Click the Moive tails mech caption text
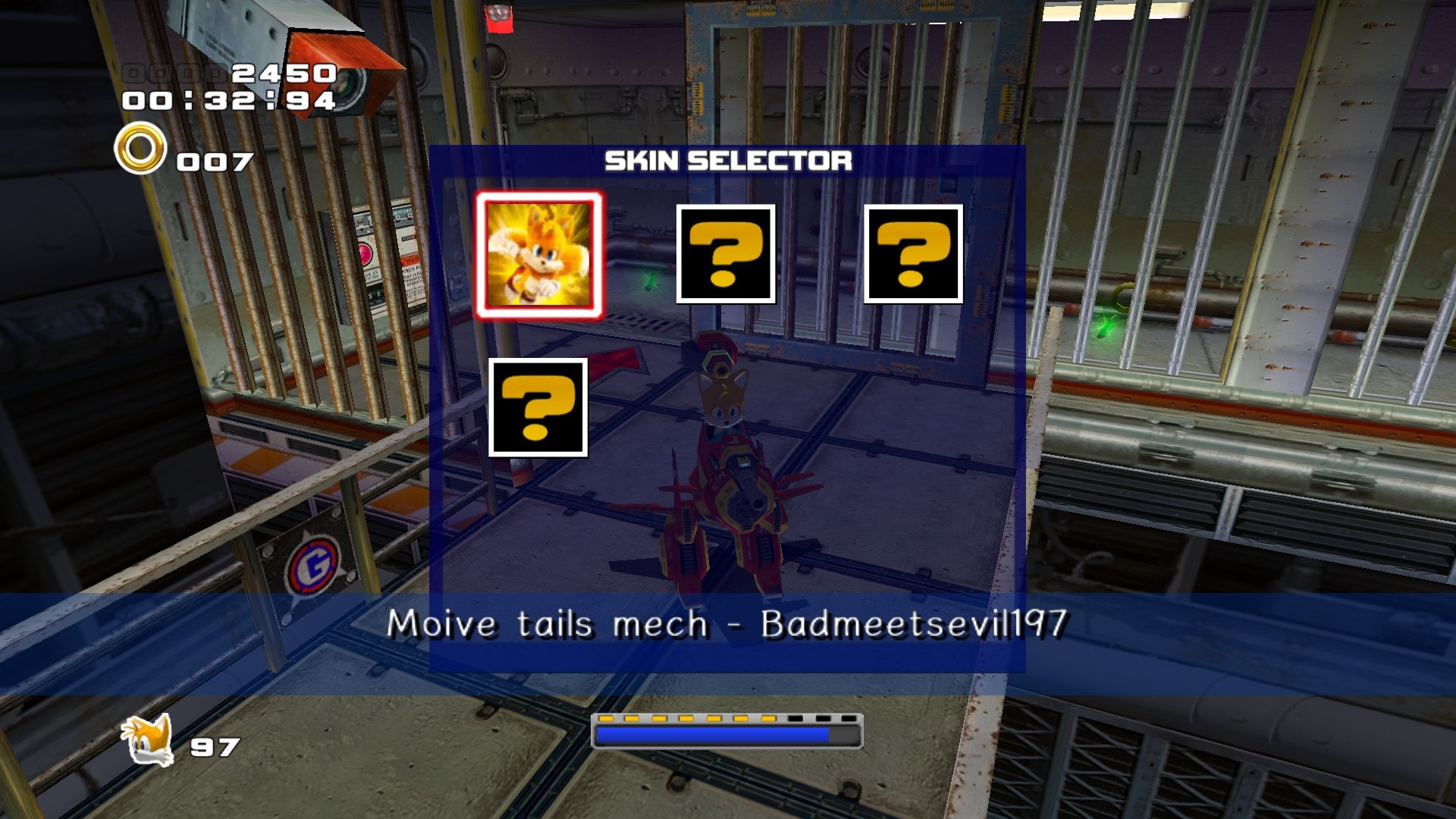Image resolution: width=1456 pixels, height=819 pixels. [x=728, y=623]
